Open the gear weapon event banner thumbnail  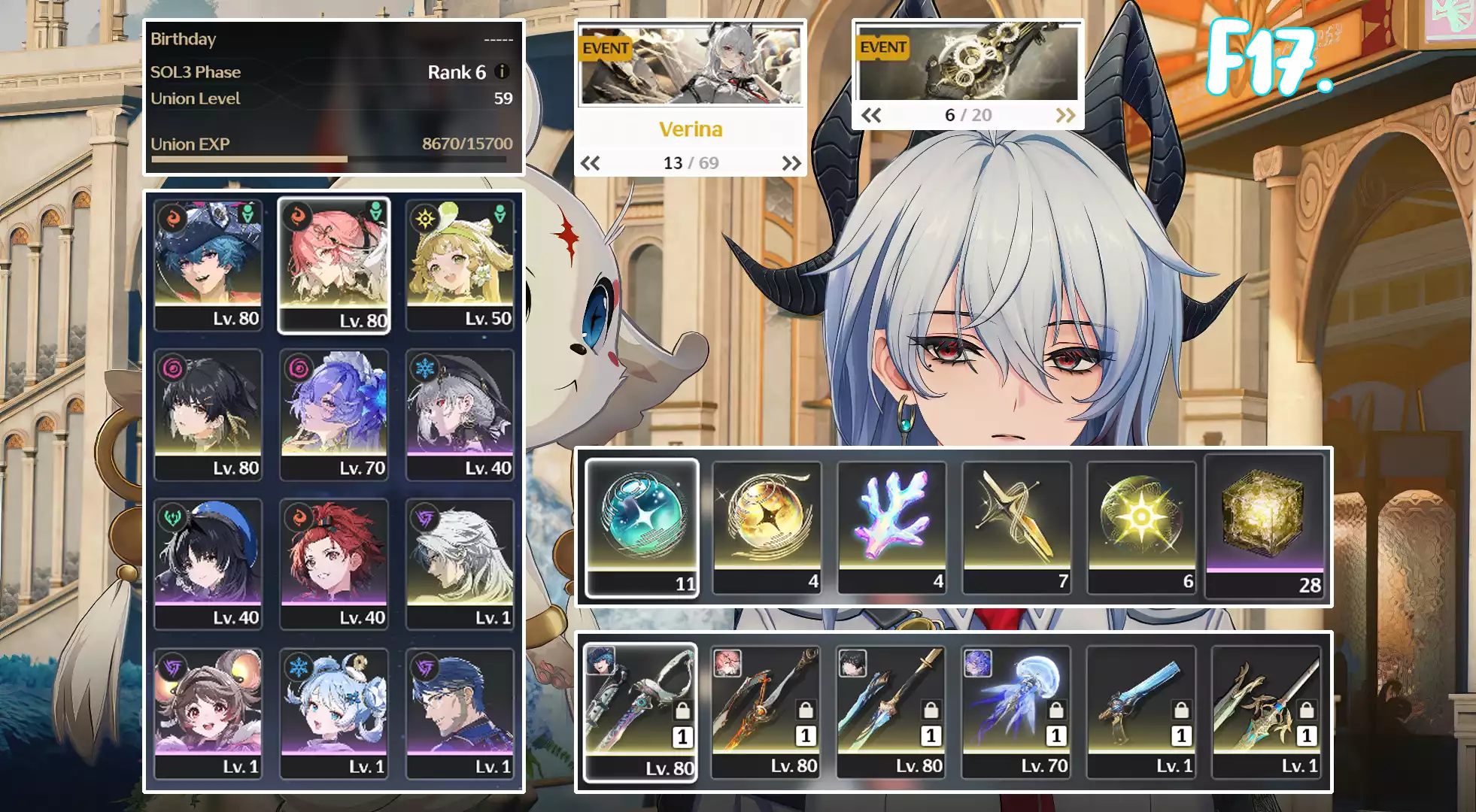968,63
